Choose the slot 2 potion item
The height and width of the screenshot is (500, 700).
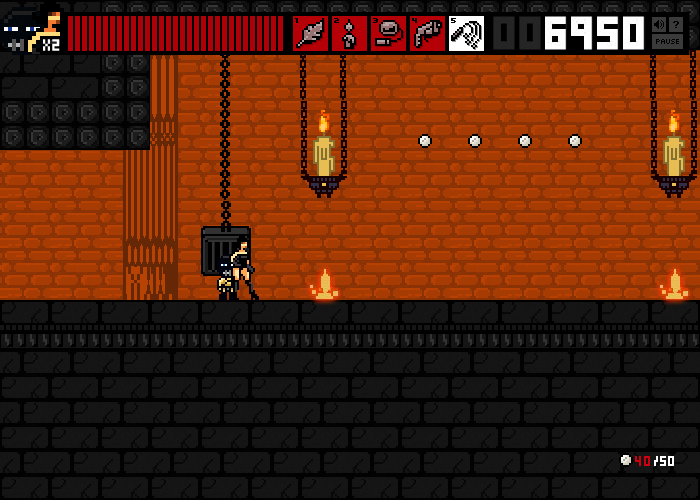click(349, 33)
